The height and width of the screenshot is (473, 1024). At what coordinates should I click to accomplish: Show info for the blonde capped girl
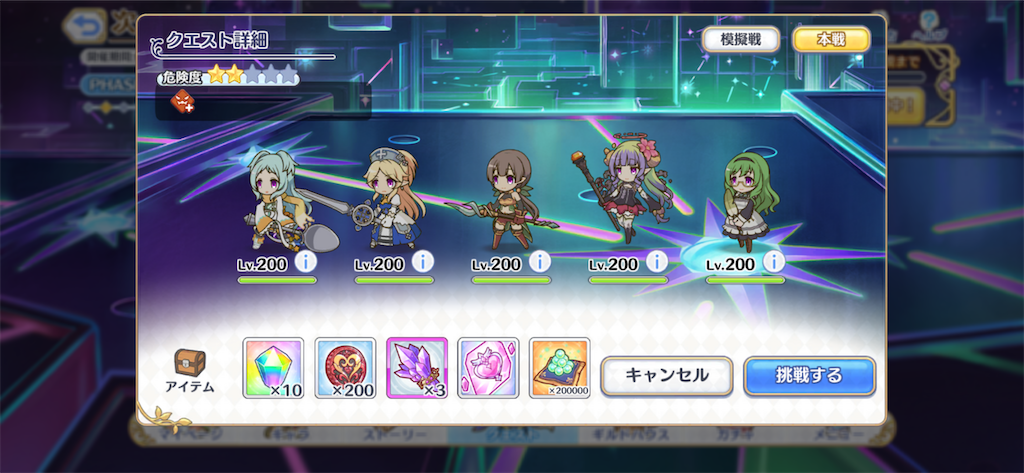(x=422, y=263)
